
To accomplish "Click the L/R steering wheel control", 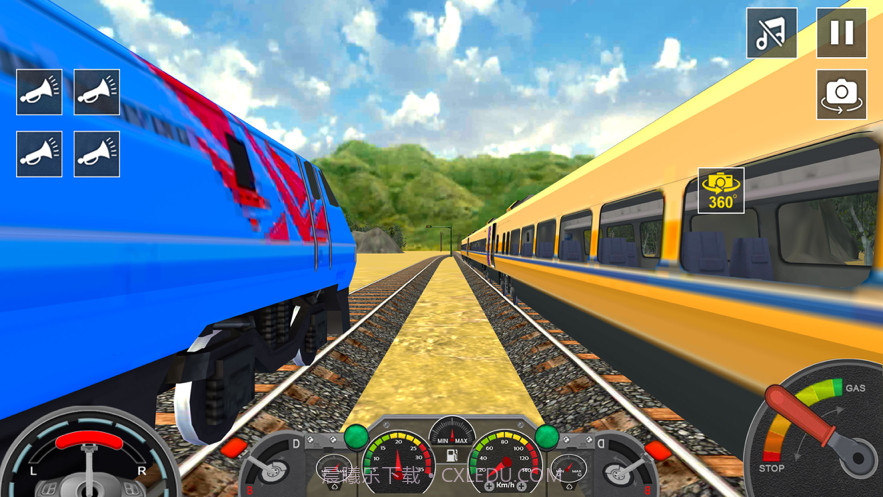I will coord(90,462).
